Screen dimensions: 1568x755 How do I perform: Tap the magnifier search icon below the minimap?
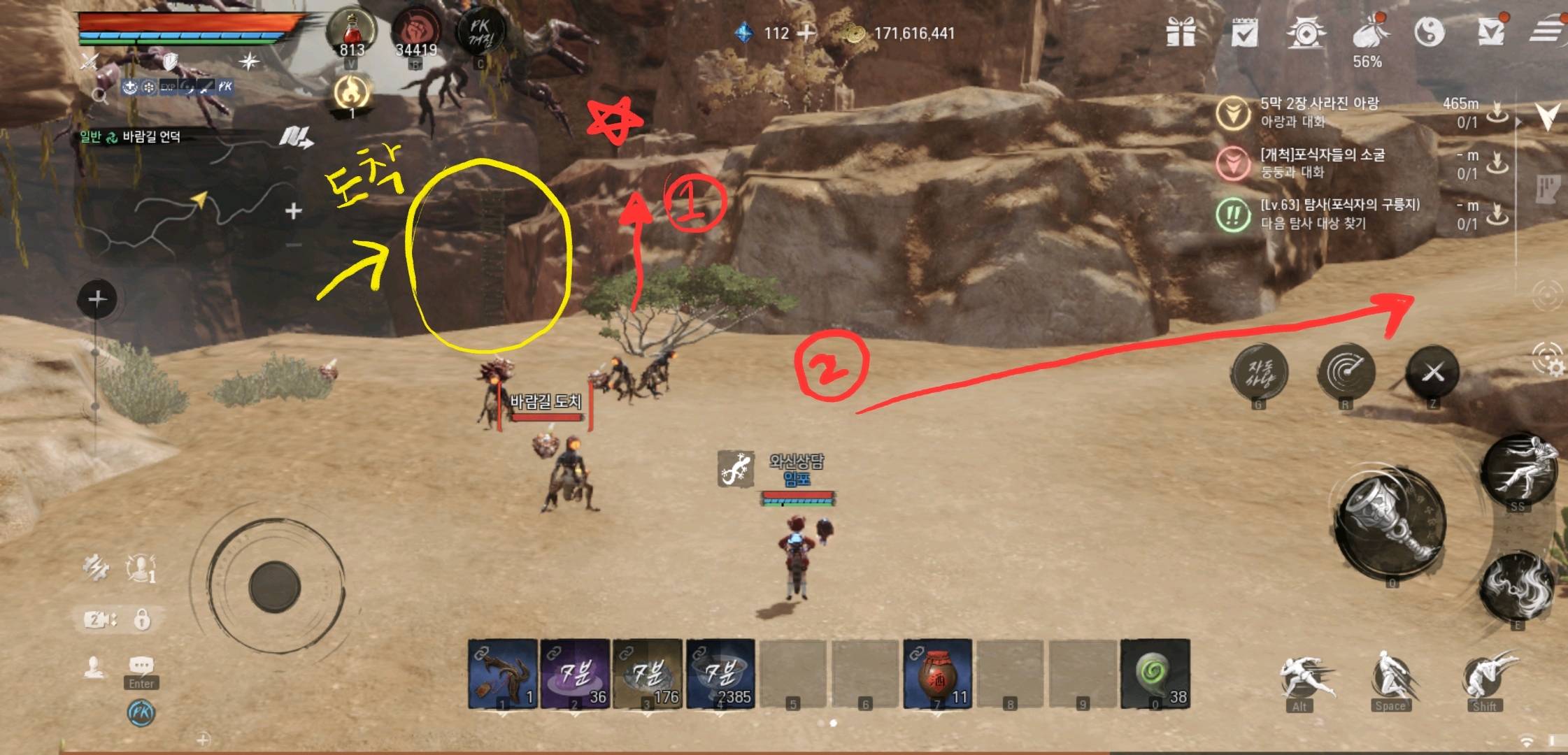(x=101, y=96)
